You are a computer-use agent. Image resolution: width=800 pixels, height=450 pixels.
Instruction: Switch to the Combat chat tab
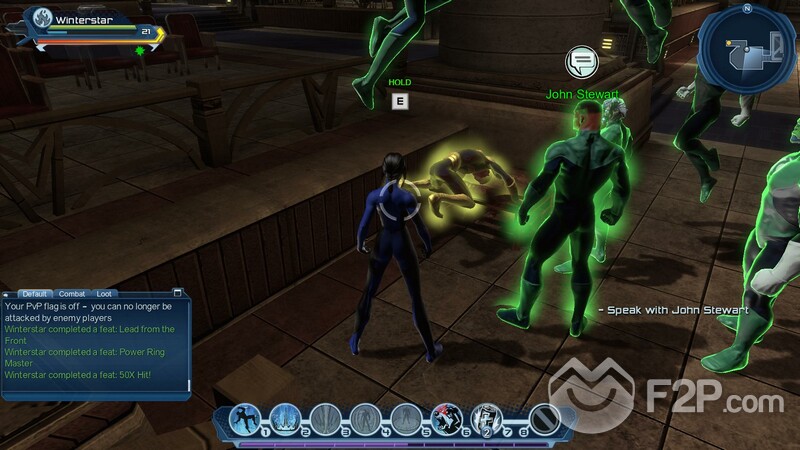[x=71, y=293]
